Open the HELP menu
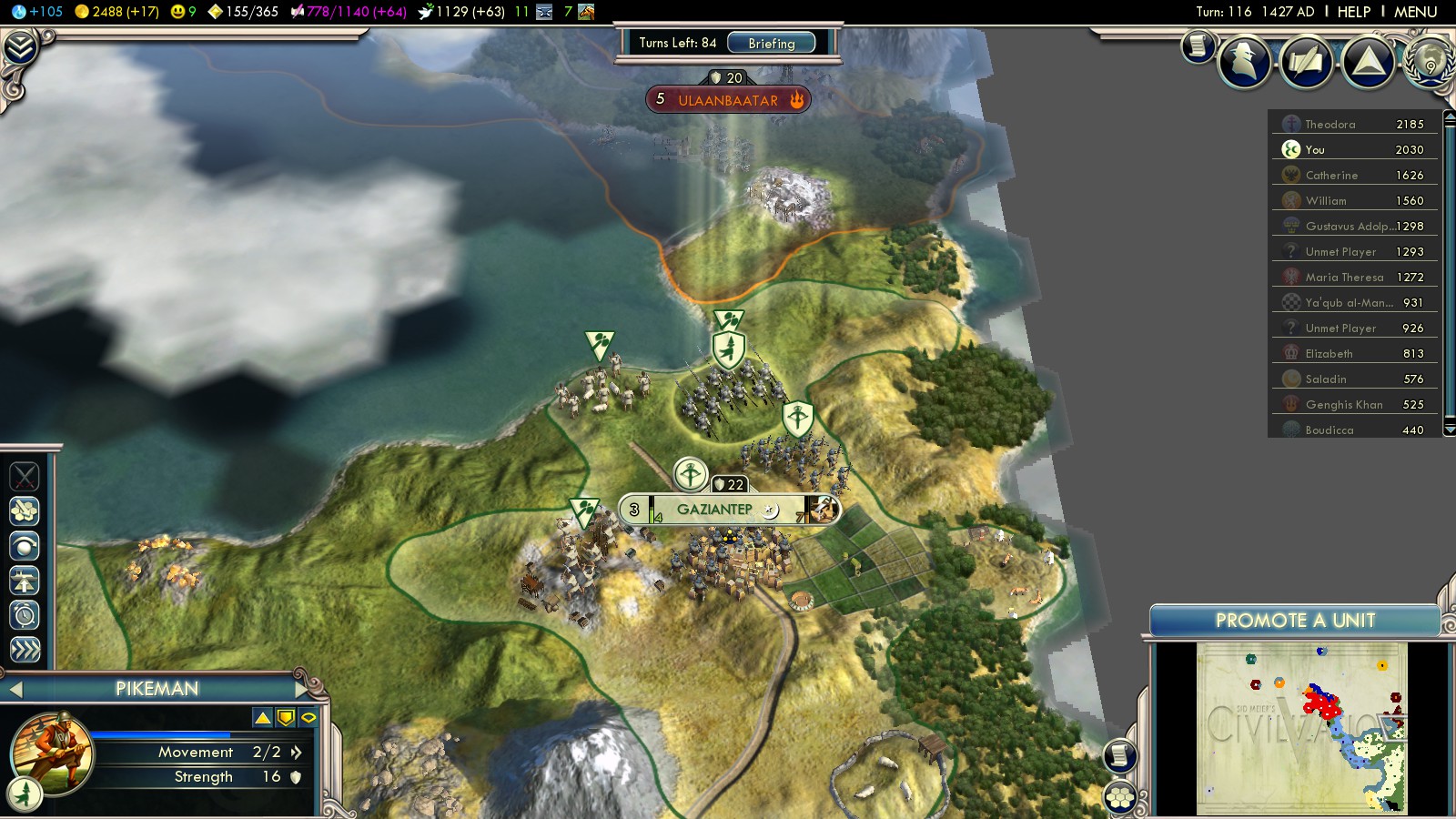Image resolution: width=1456 pixels, height=819 pixels. [1353, 12]
